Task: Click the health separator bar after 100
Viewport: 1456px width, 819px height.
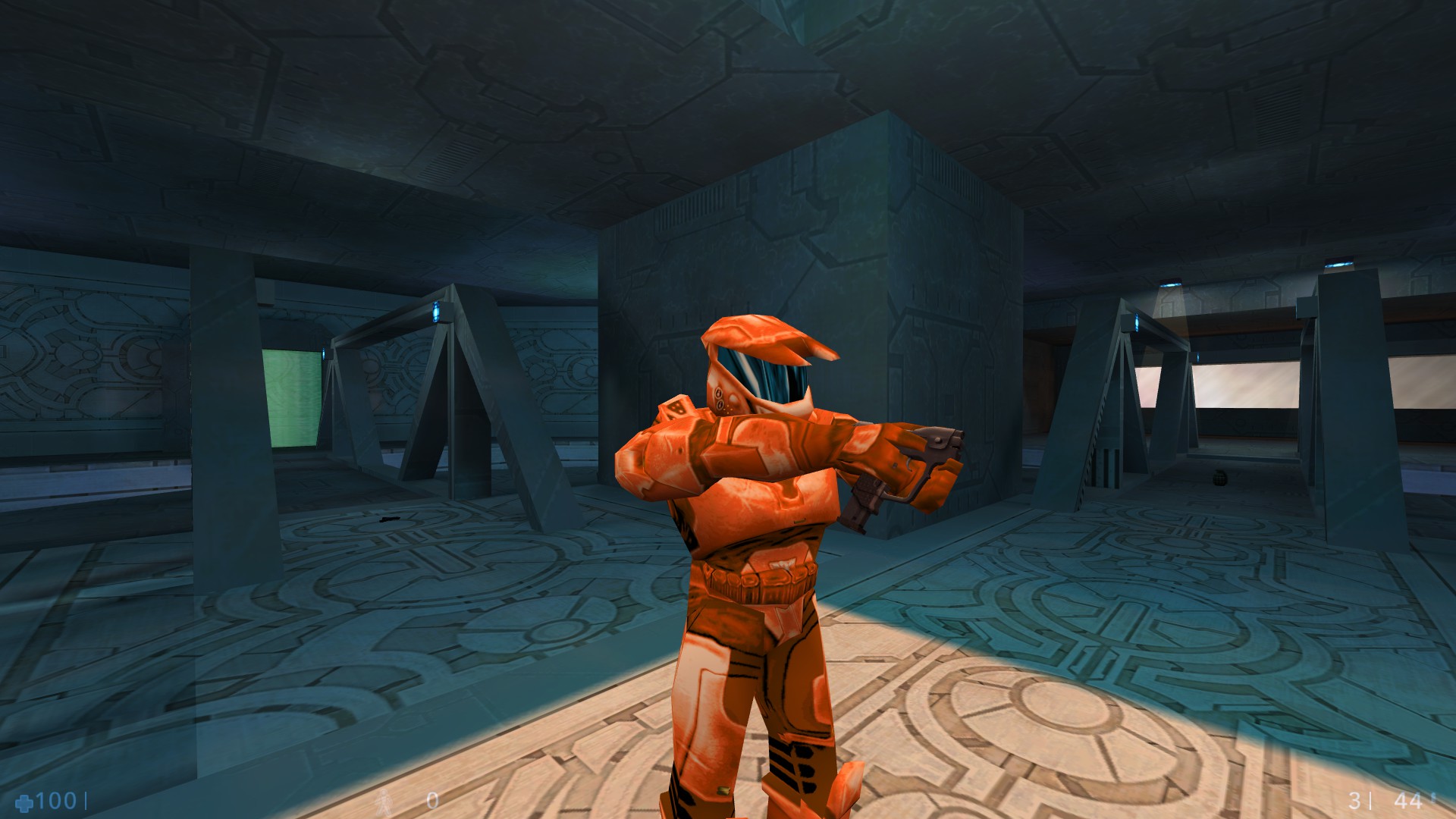Action: pos(87,799)
